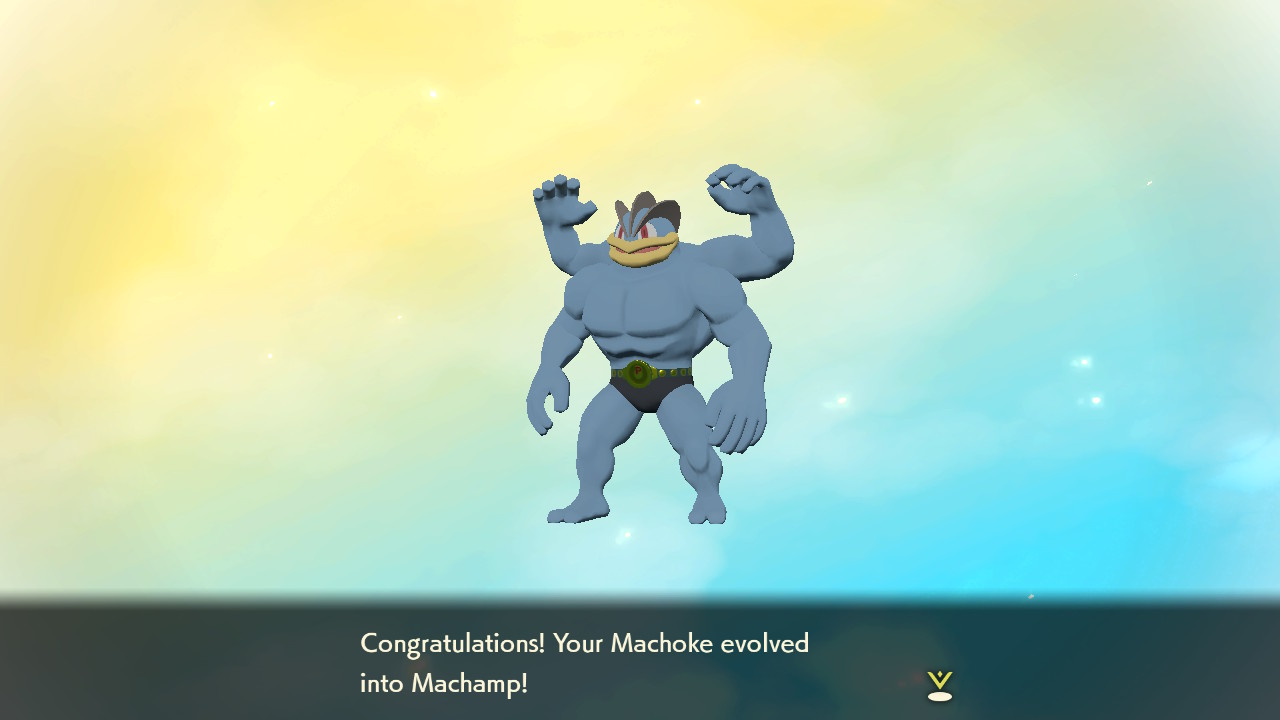This screenshot has width=1280, height=720.
Task: Click the yellow dialogue advance arrow
Action: (x=938, y=680)
